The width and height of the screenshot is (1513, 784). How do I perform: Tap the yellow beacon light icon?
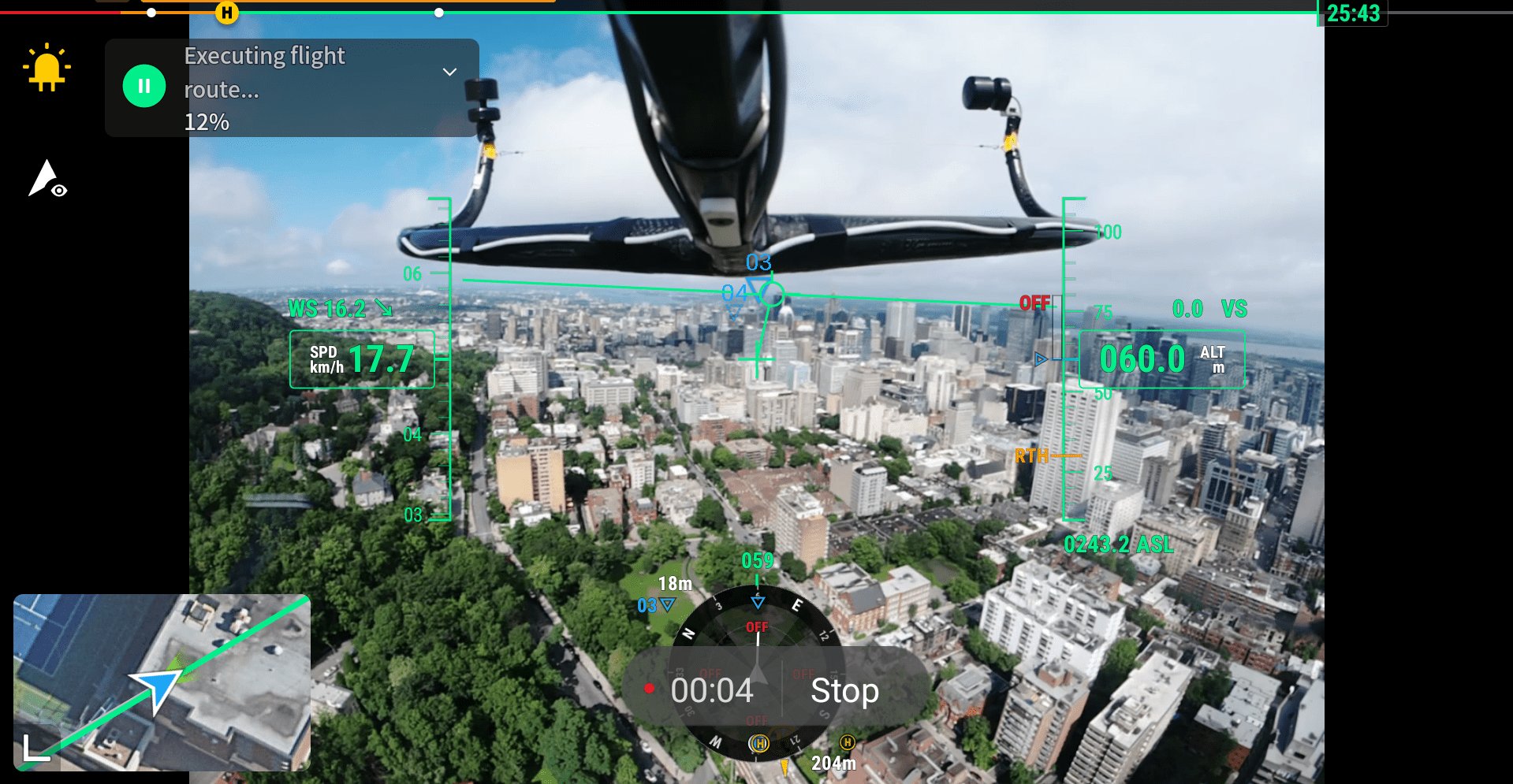pos(47,68)
